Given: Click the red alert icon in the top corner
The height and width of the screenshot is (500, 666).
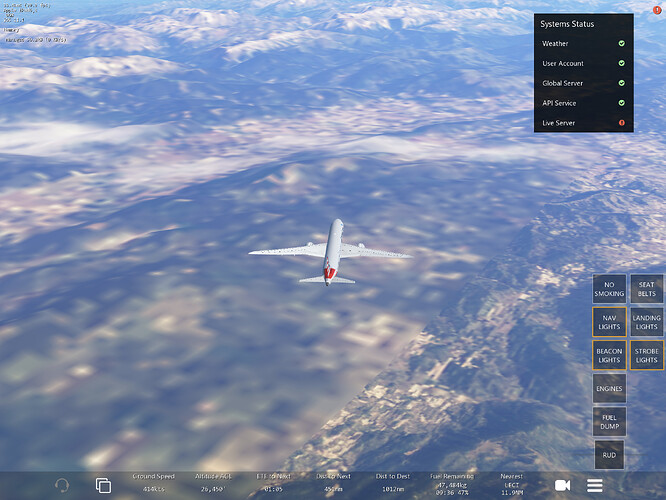Looking at the screenshot, I should pos(657,9).
